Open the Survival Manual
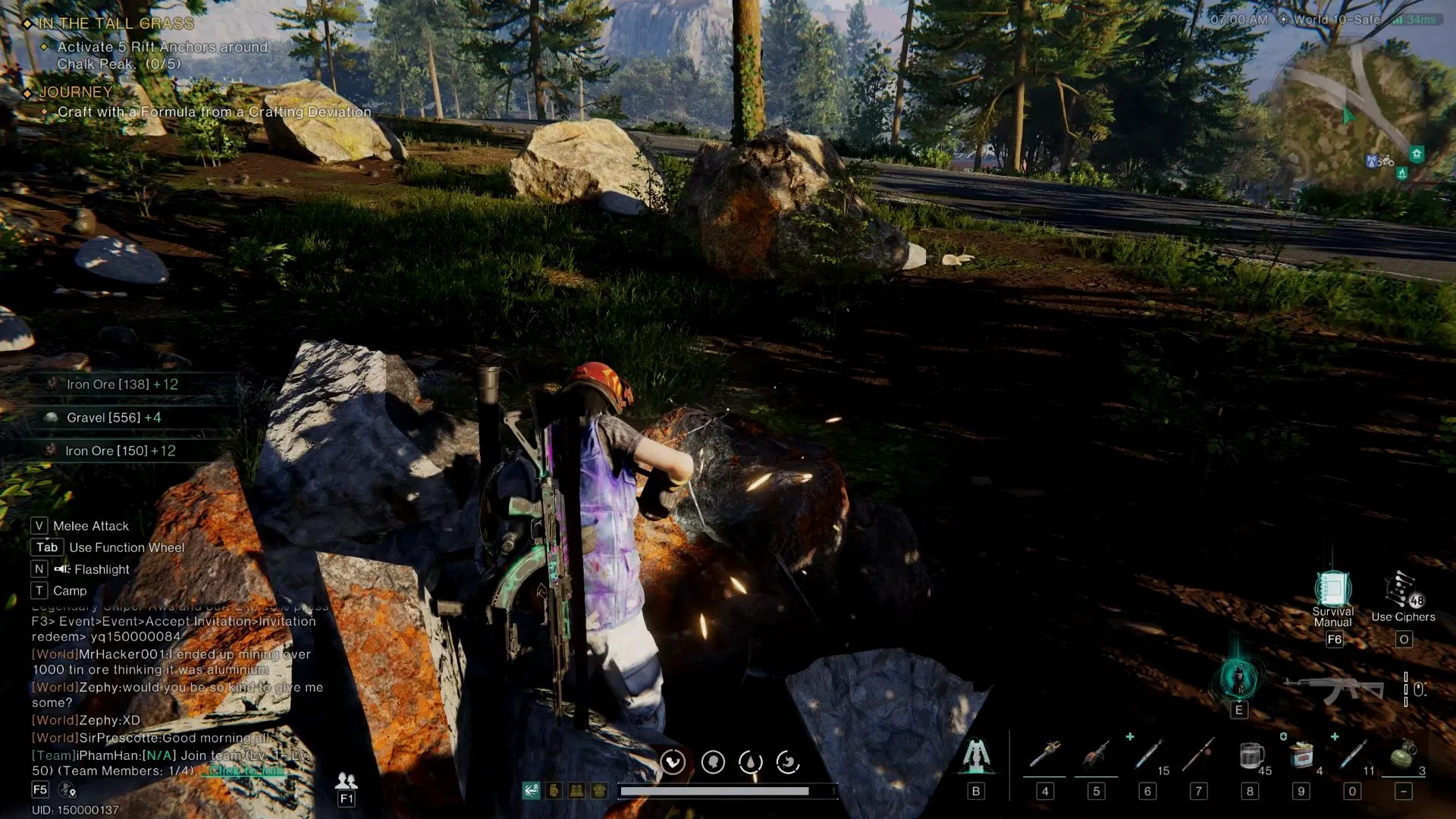 coord(1332,590)
